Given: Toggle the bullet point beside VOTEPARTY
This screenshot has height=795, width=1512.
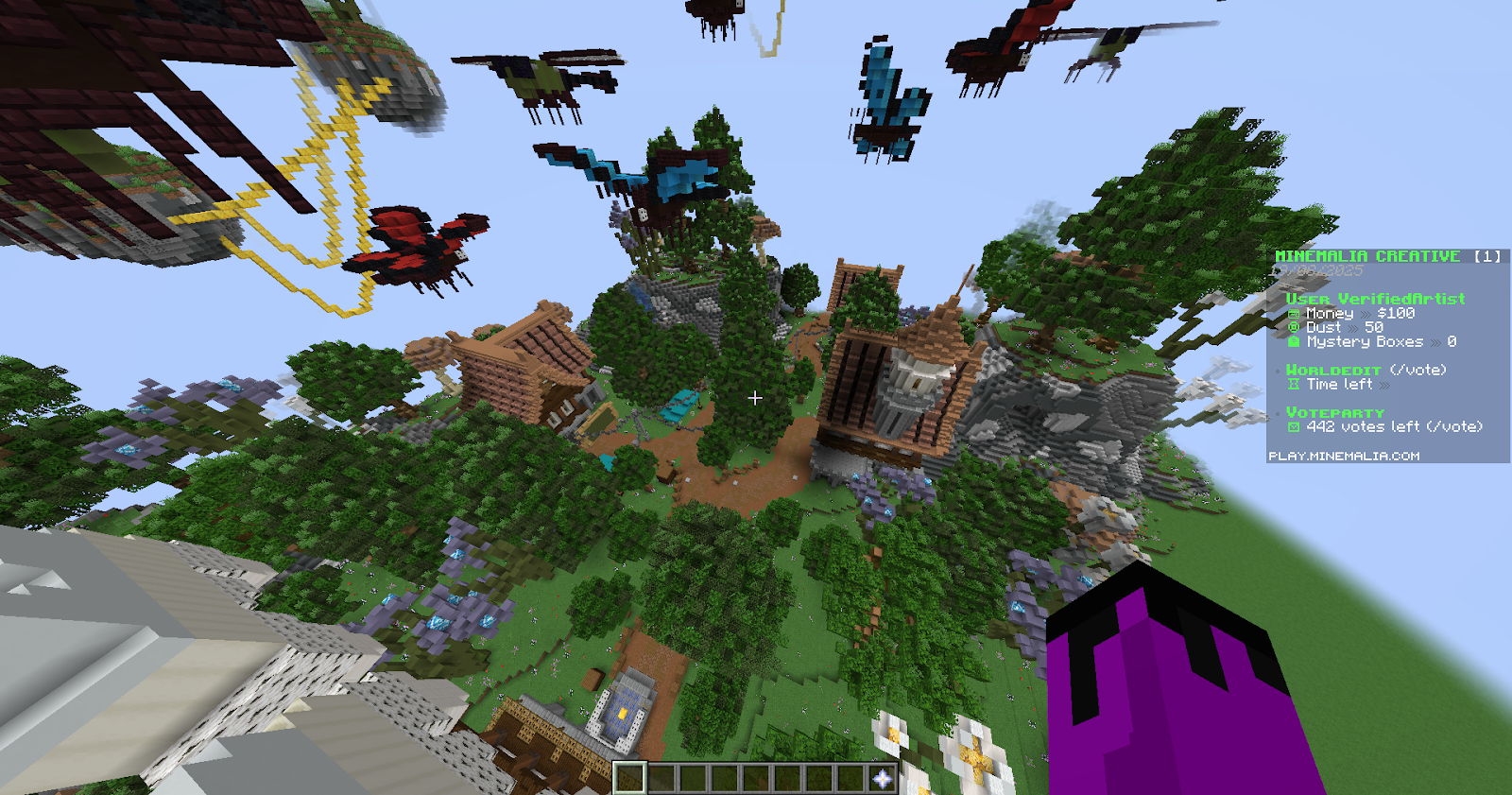Looking at the screenshot, I should [x=1277, y=412].
